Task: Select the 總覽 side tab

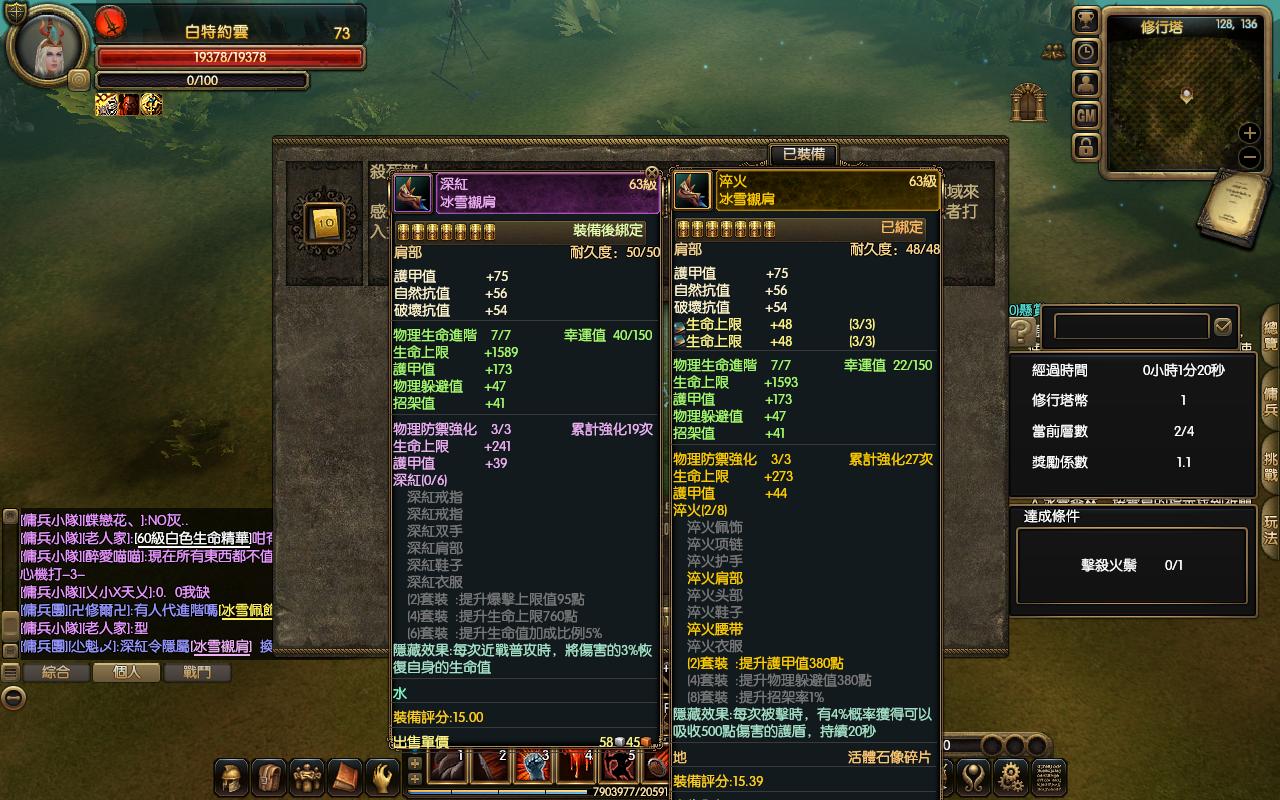Action: click(1270, 335)
